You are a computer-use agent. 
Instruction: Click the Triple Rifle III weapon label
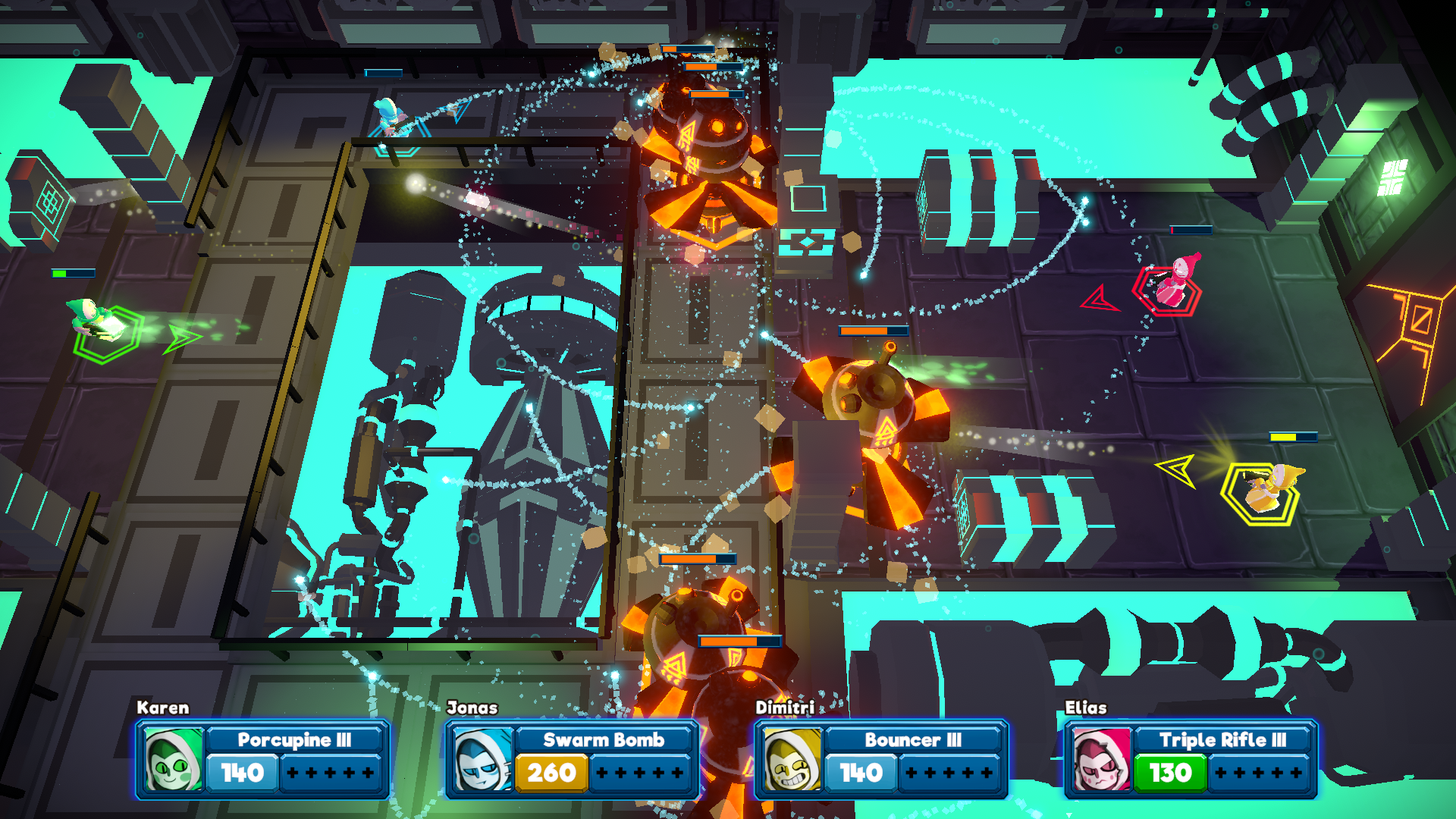pyautogui.click(x=1222, y=740)
